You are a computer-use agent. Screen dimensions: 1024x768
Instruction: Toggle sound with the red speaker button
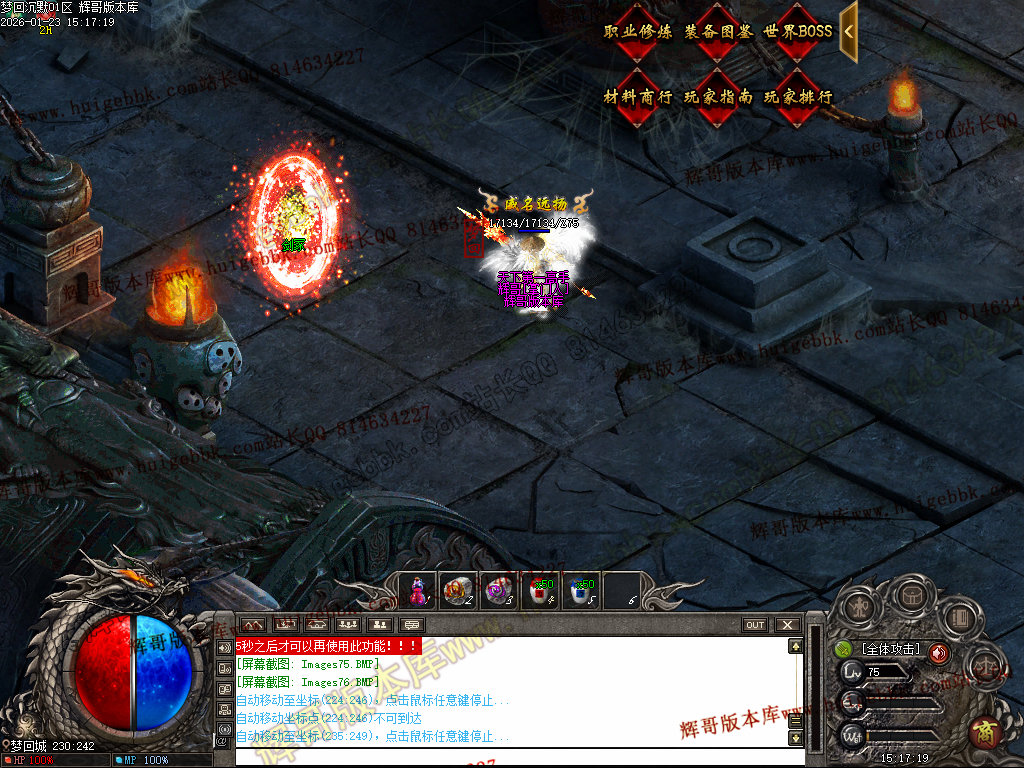pos(938,653)
